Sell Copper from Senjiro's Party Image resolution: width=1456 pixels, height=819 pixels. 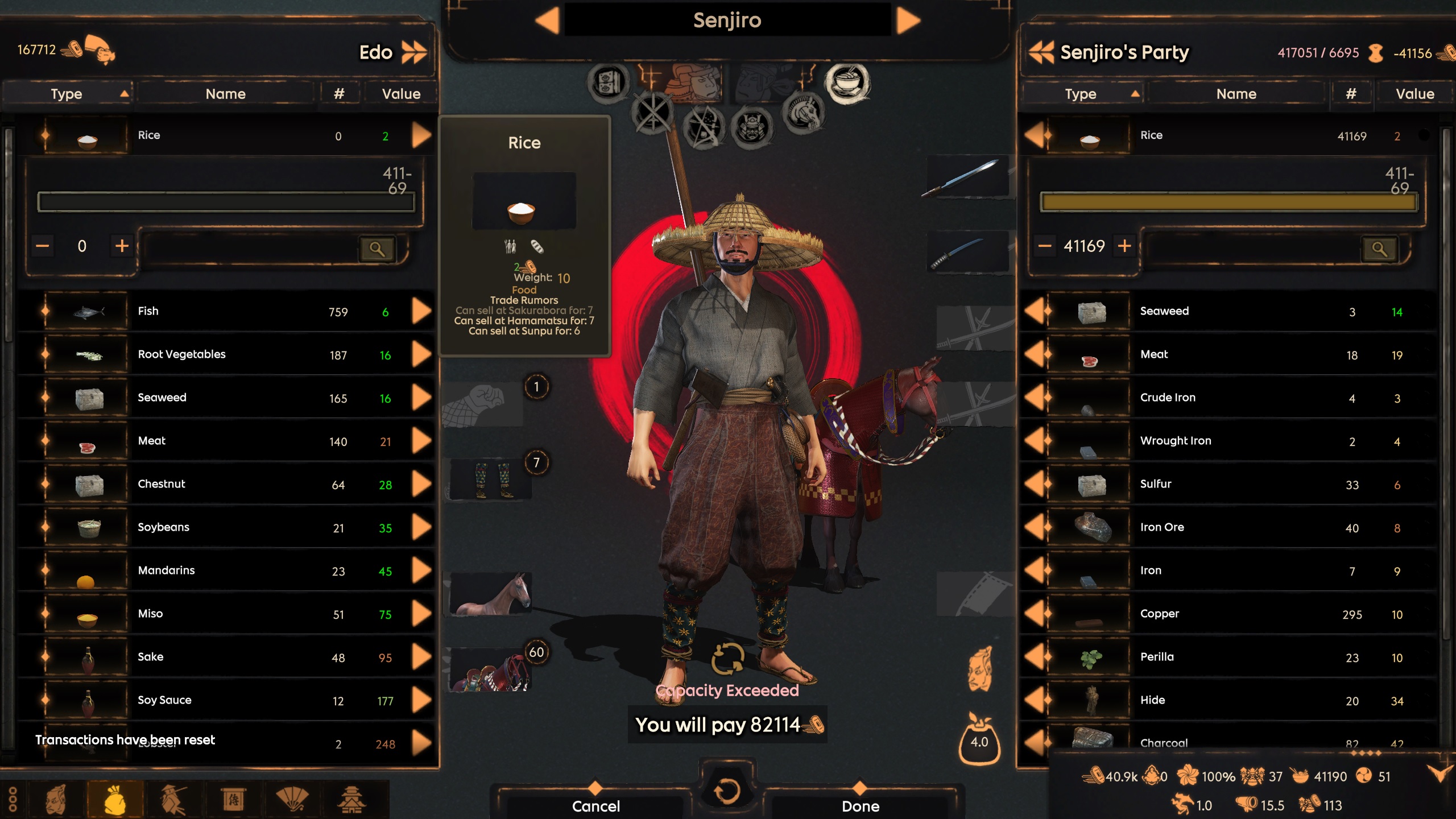(x=1035, y=614)
